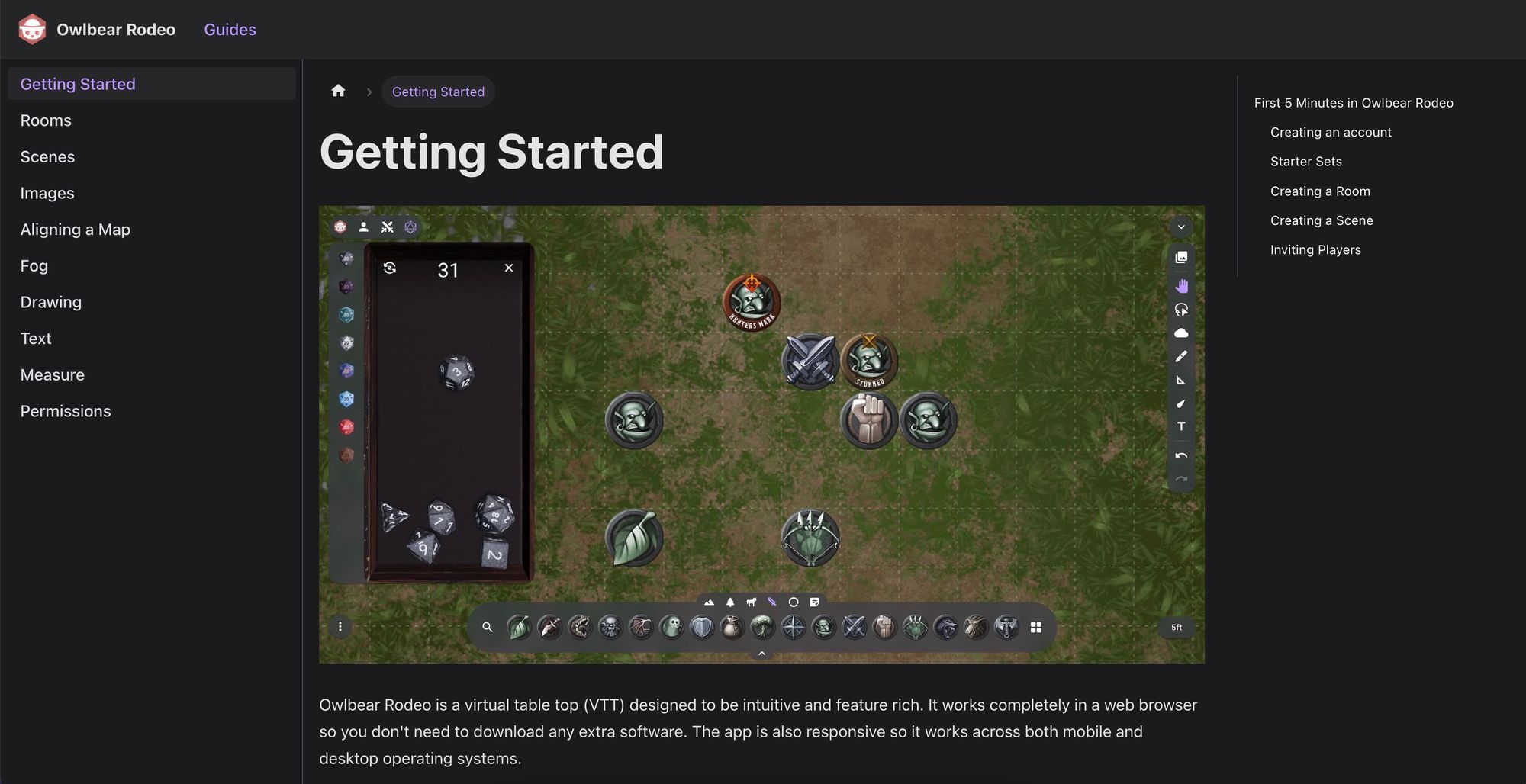The width and height of the screenshot is (1526, 784).
Task: Select the leaf token thumbnail
Action: click(x=518, y=627)
